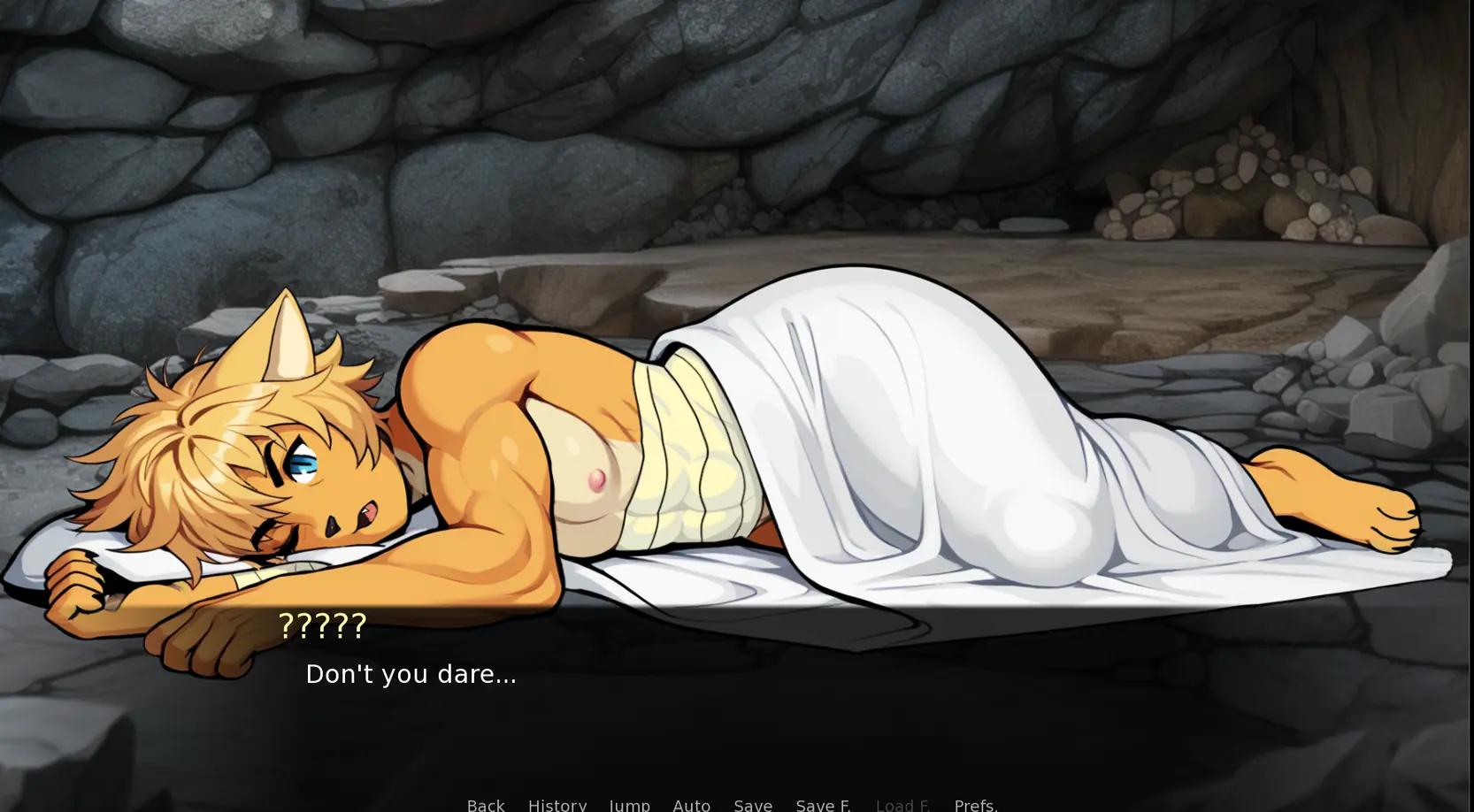Viewport: 1474px width, 812px height.
Task: Quick save with the Save F. button
Action: (823, 804)
